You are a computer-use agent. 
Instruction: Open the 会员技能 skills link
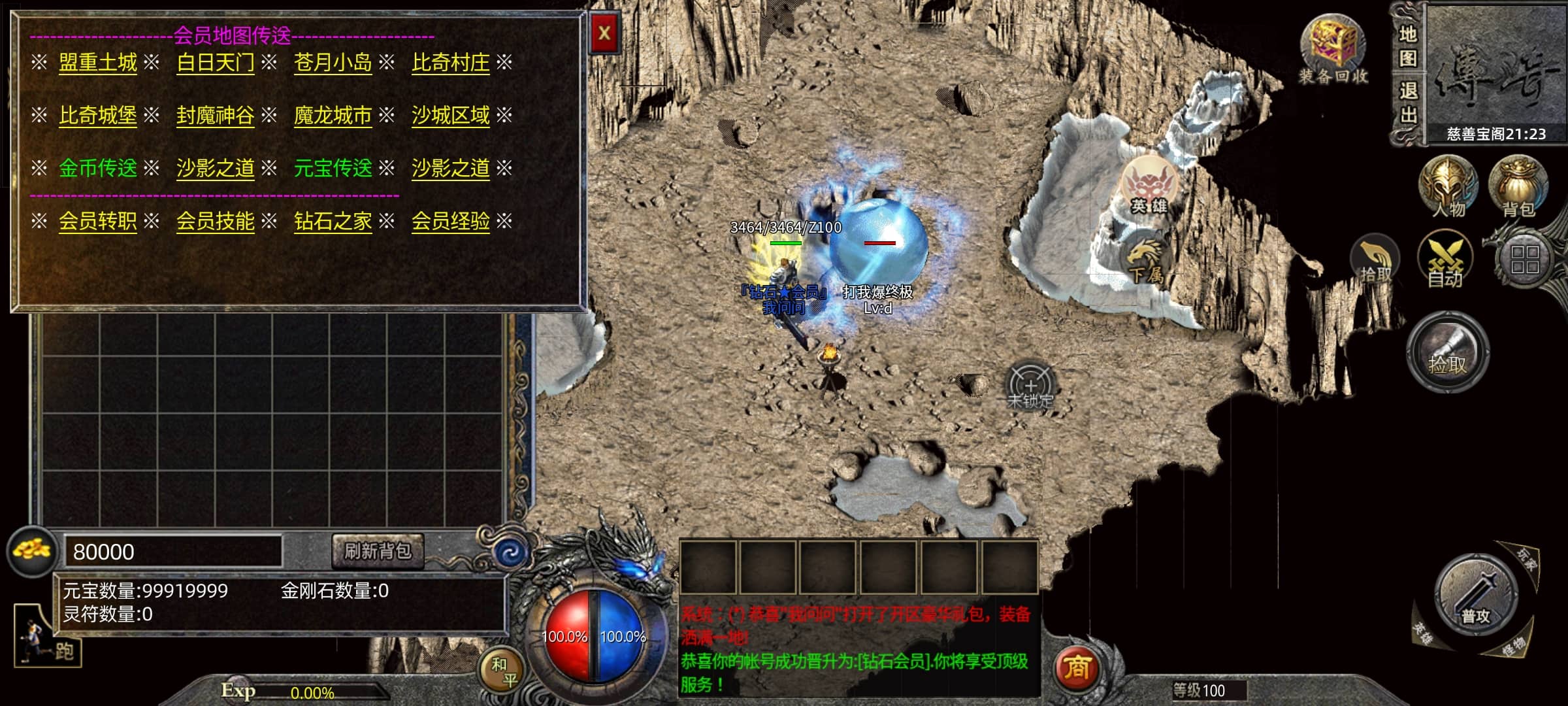point(216,222)
